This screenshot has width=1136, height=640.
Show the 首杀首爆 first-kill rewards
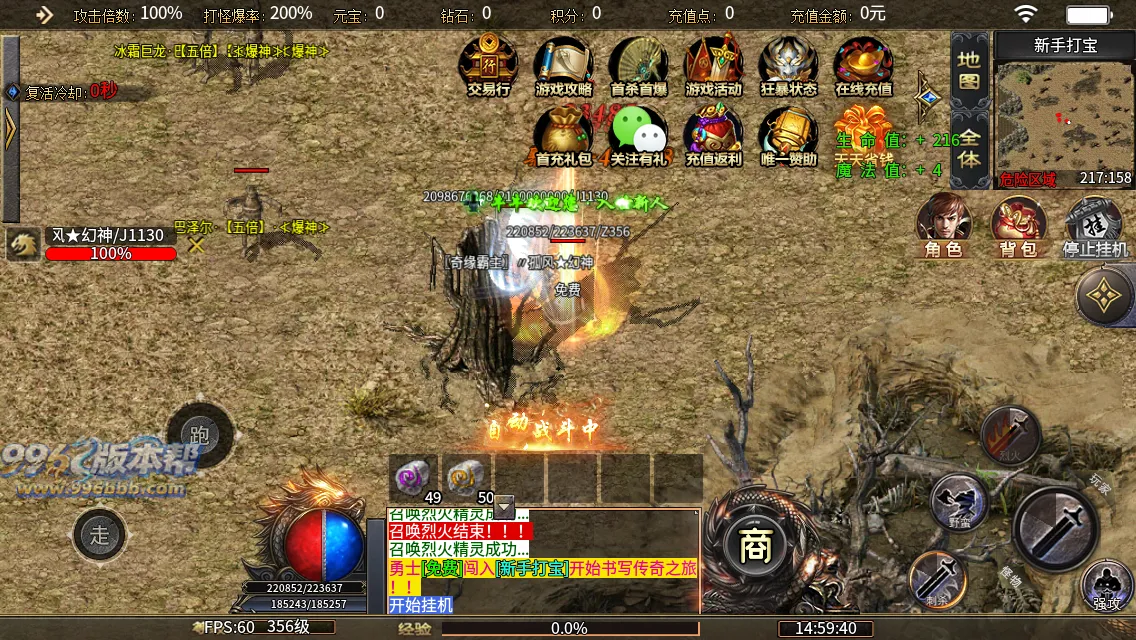point(639,66)
